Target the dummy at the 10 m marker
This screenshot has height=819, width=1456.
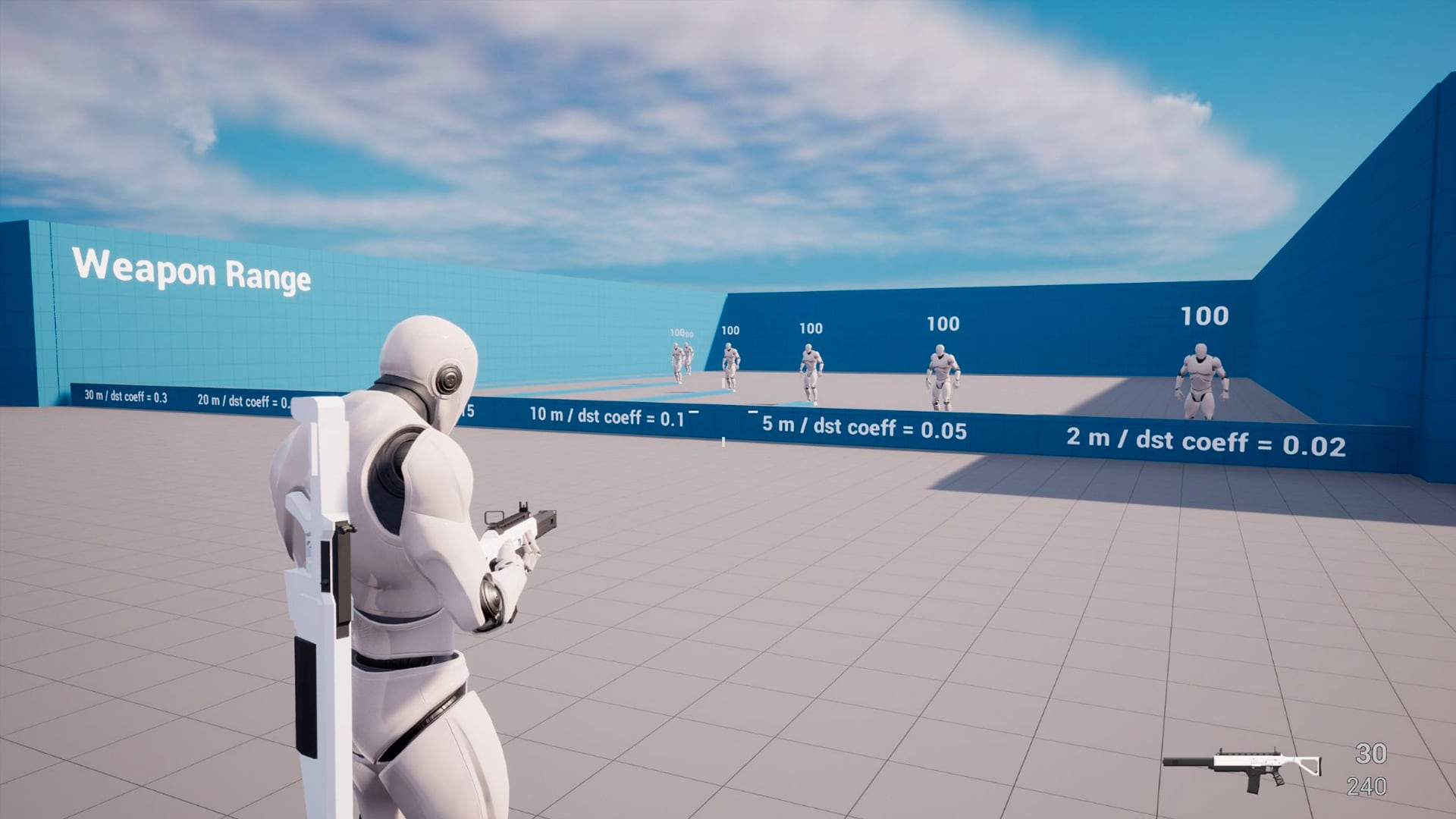[x=810, y=372]
